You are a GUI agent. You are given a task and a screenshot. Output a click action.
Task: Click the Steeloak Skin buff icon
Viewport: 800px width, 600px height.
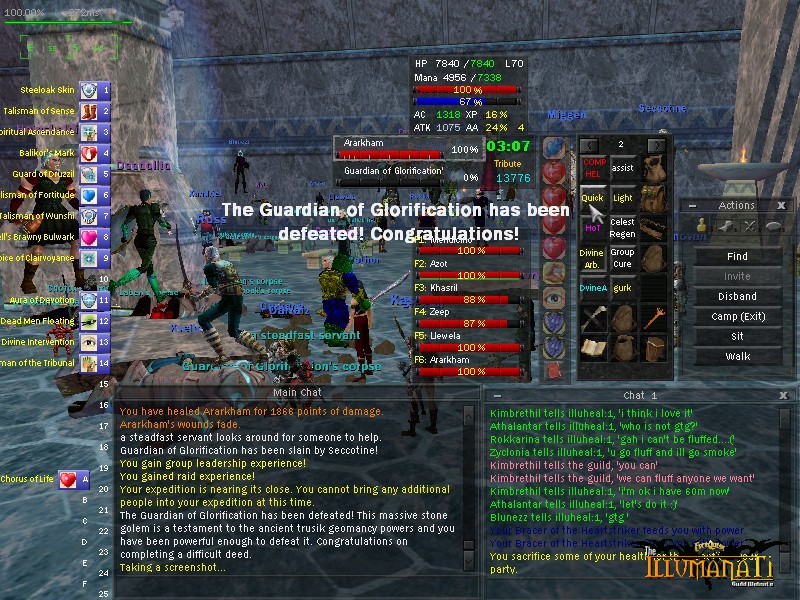pos(88,90)
